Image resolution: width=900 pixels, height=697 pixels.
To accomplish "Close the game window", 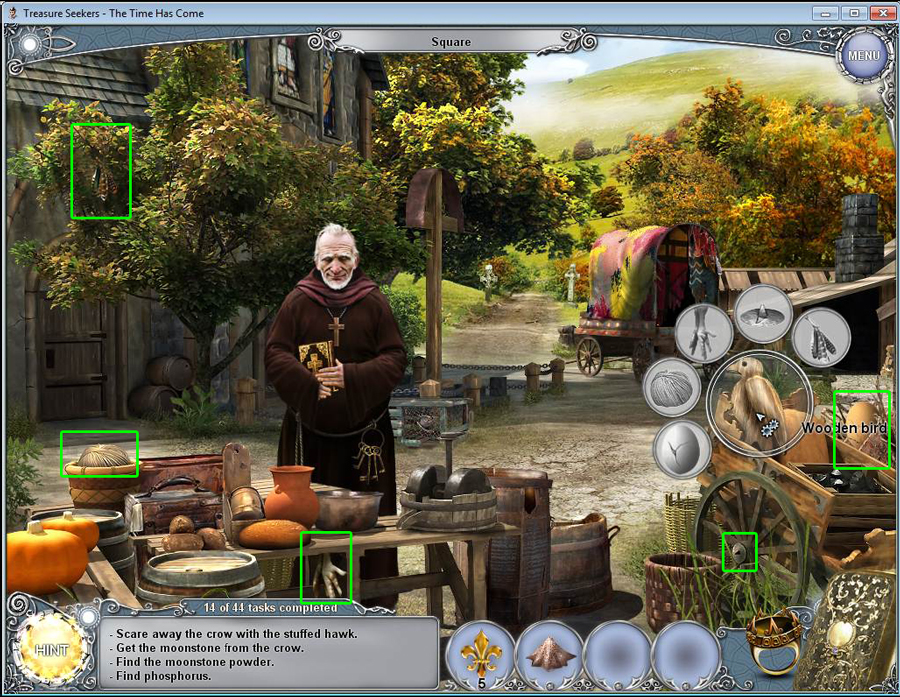I will click(x=881, y=12).
